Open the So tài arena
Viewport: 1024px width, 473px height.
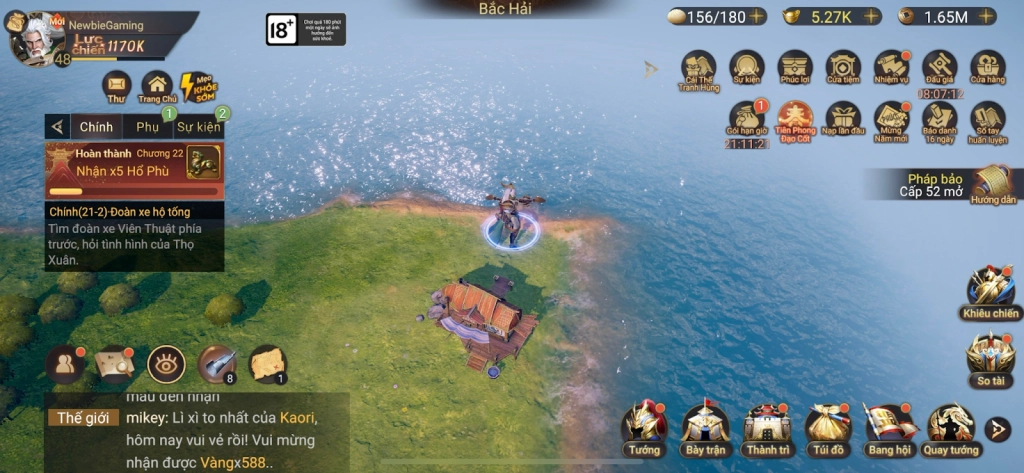[x=990, y=357]
